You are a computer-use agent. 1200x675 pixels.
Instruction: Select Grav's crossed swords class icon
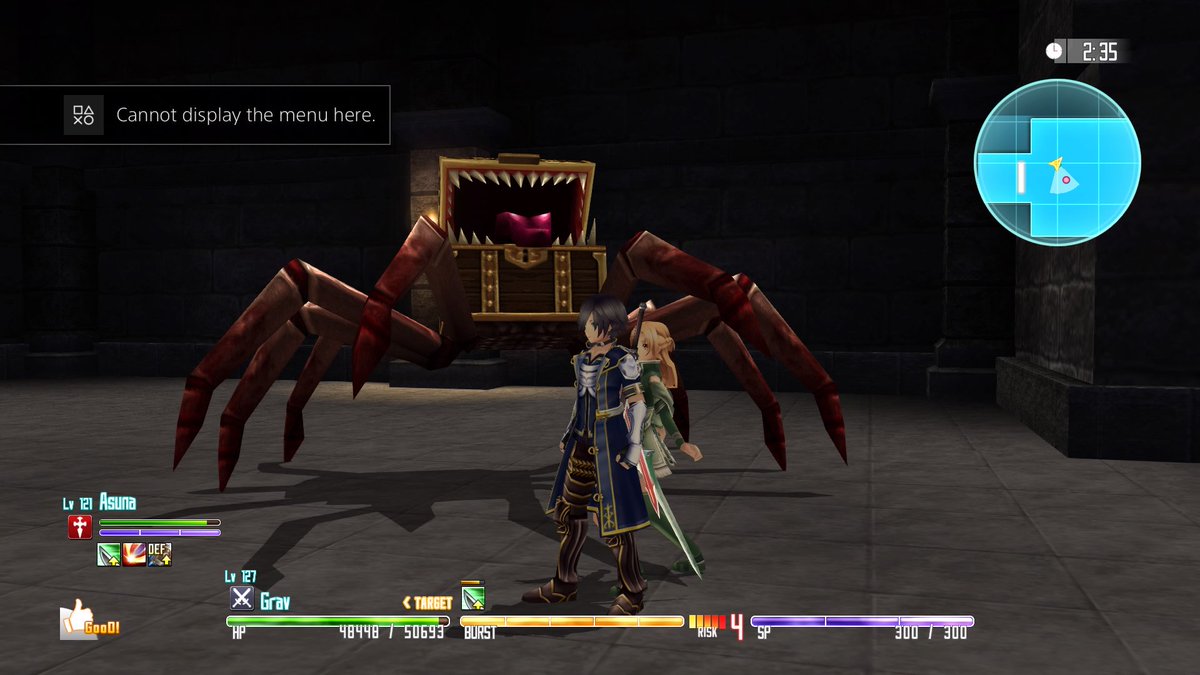pos(241,598)
